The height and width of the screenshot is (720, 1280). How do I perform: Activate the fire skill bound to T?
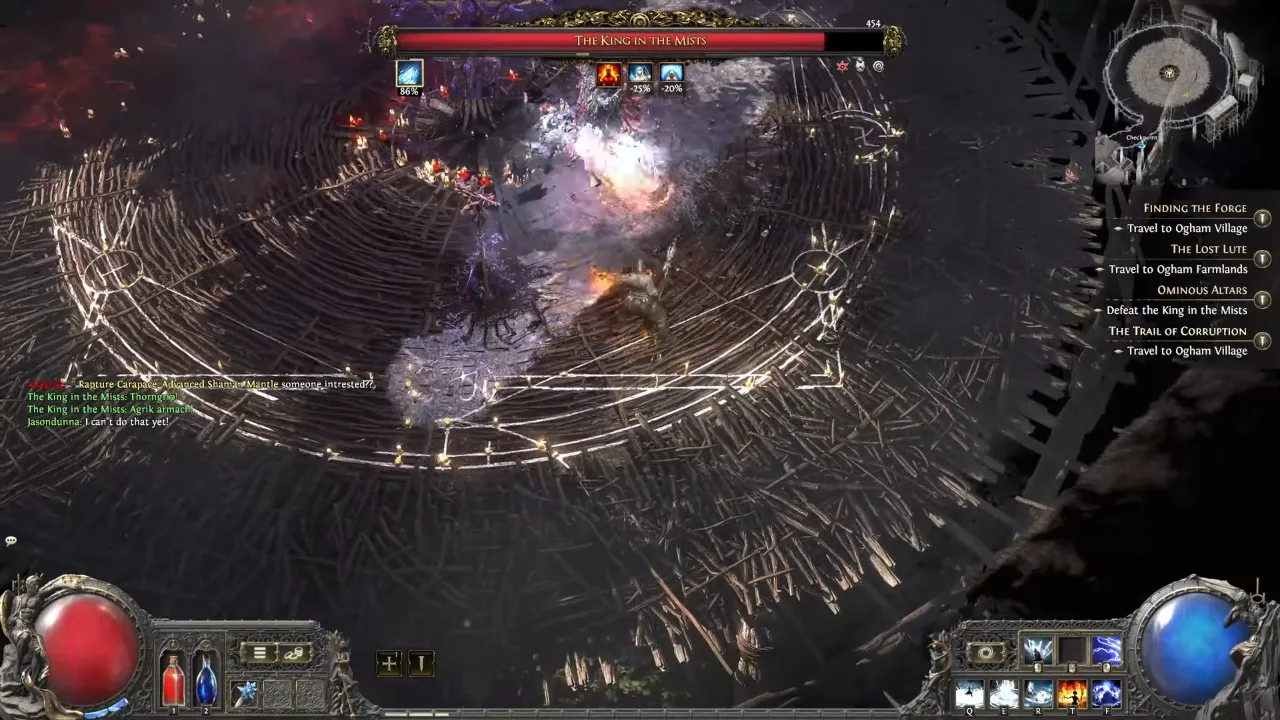(1072, 692)
